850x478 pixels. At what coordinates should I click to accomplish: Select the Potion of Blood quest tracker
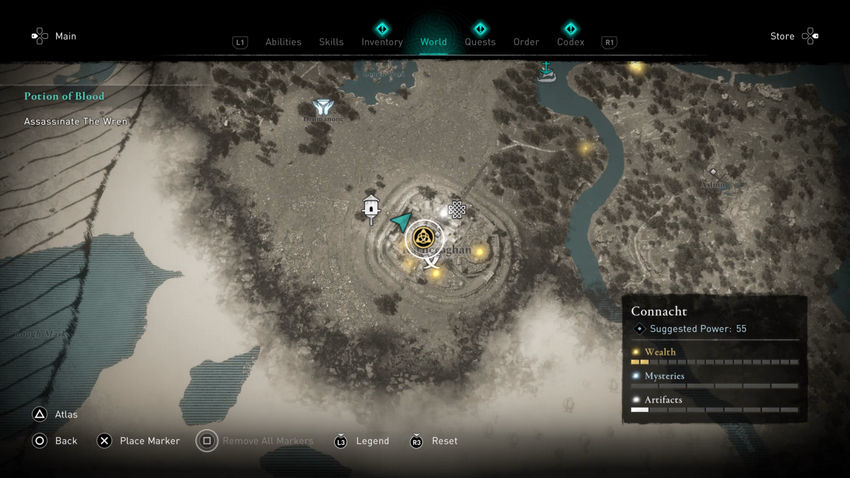coord(65,96)
